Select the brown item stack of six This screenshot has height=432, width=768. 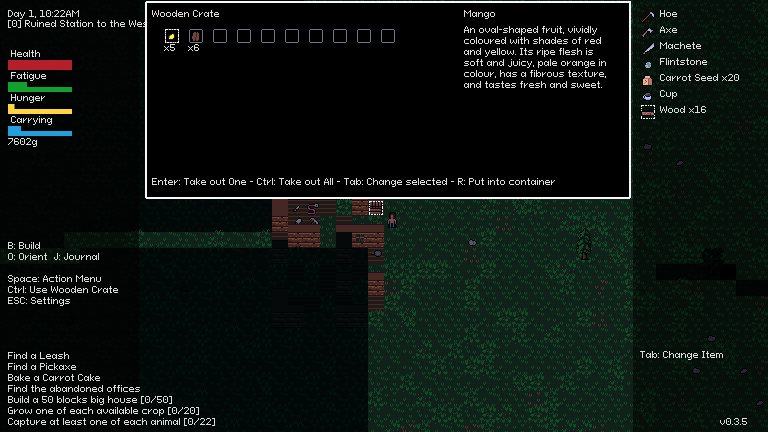[195, 36]
